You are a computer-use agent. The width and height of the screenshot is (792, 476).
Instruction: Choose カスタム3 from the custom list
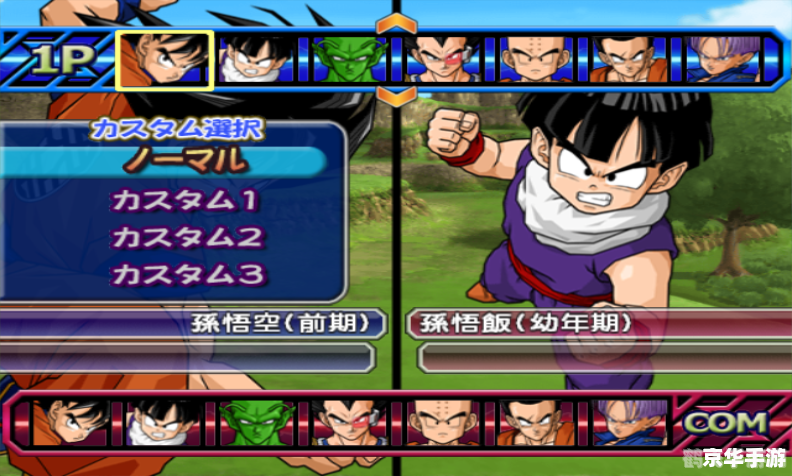187,273
